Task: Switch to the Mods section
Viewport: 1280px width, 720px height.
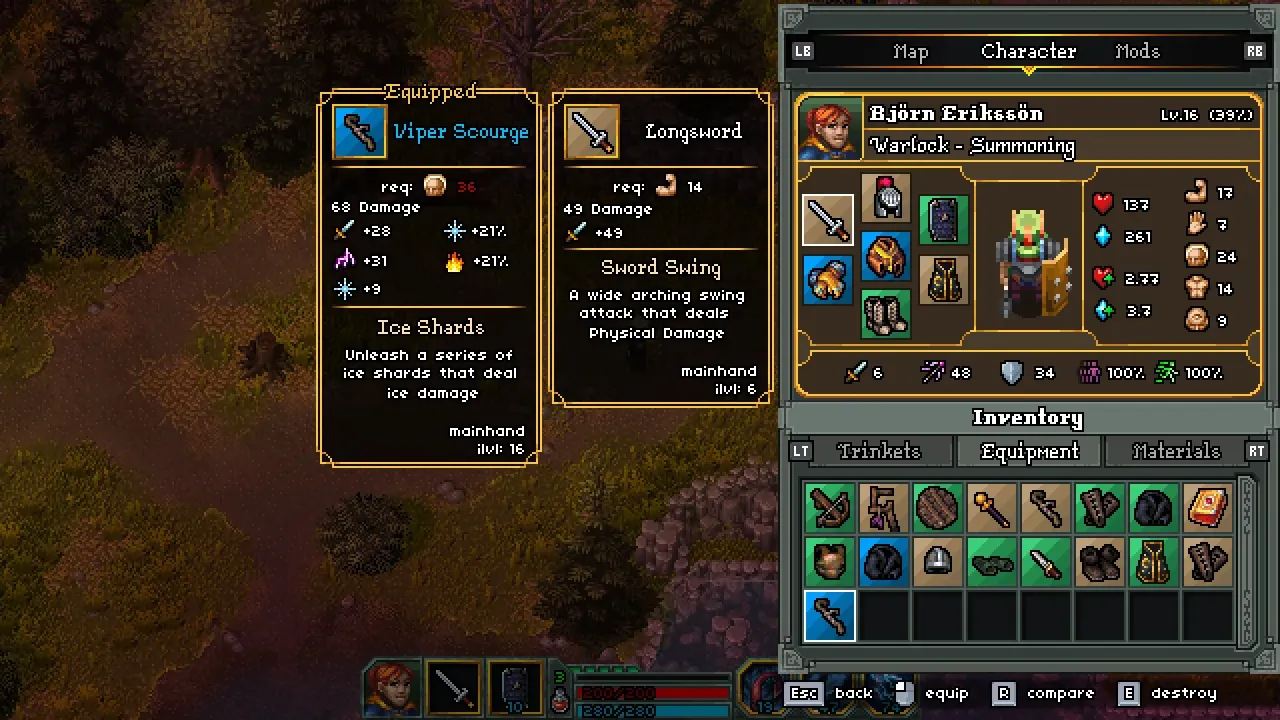Action: tap(1137, 51)
